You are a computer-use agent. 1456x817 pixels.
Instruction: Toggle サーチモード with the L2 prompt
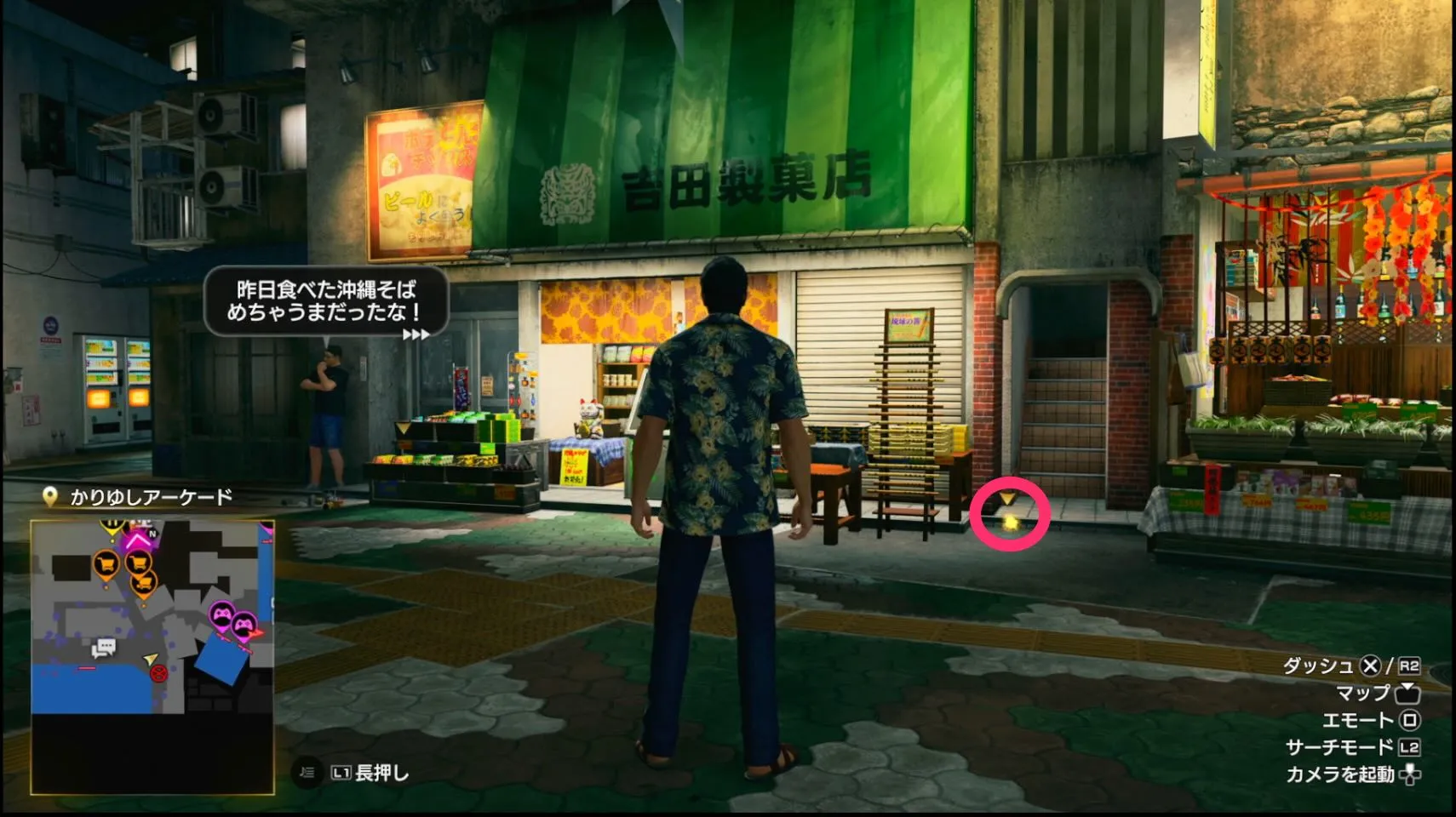(1409, 747)
